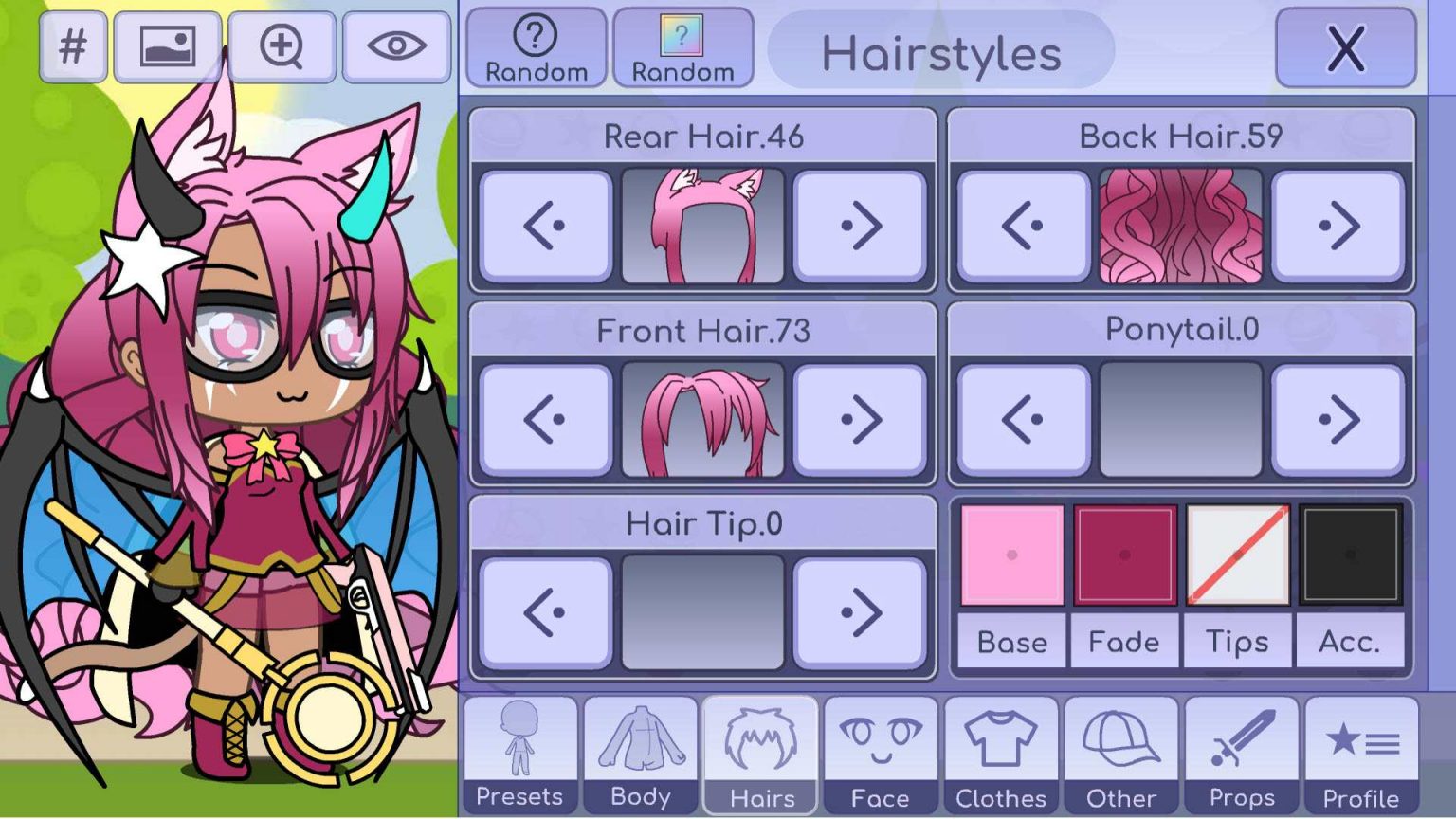Click the rainbow Random color button

(682, 45)
